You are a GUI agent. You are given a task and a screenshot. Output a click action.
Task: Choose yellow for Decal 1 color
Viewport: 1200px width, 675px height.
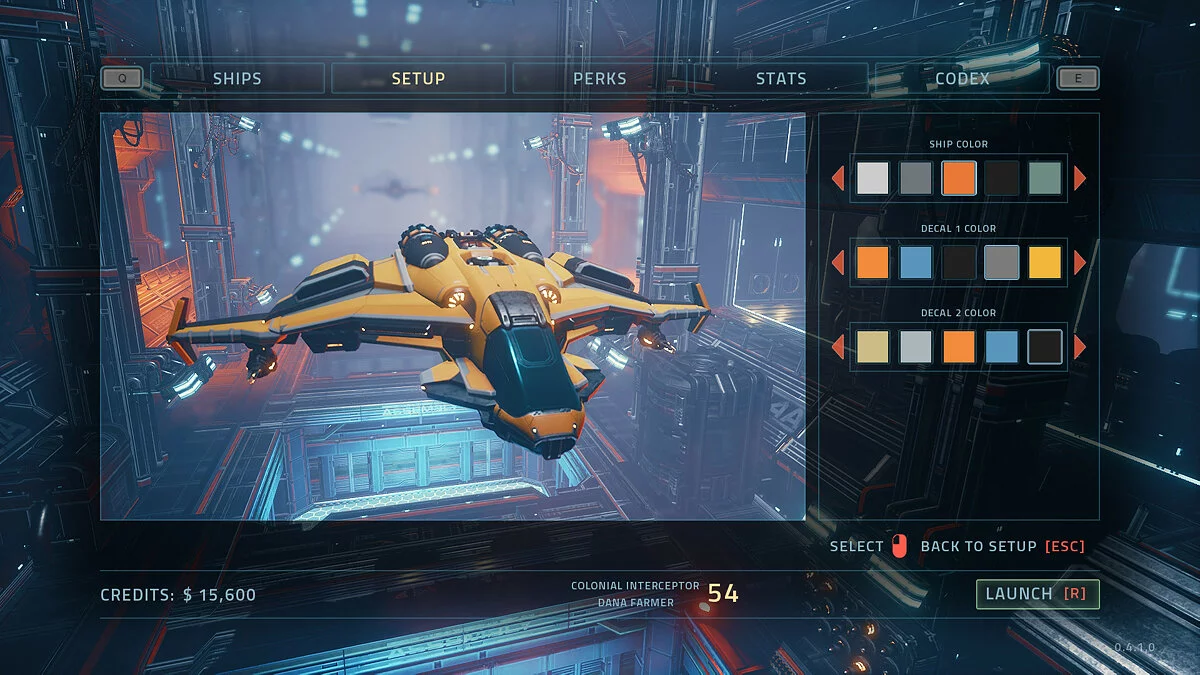(1045, 262)
